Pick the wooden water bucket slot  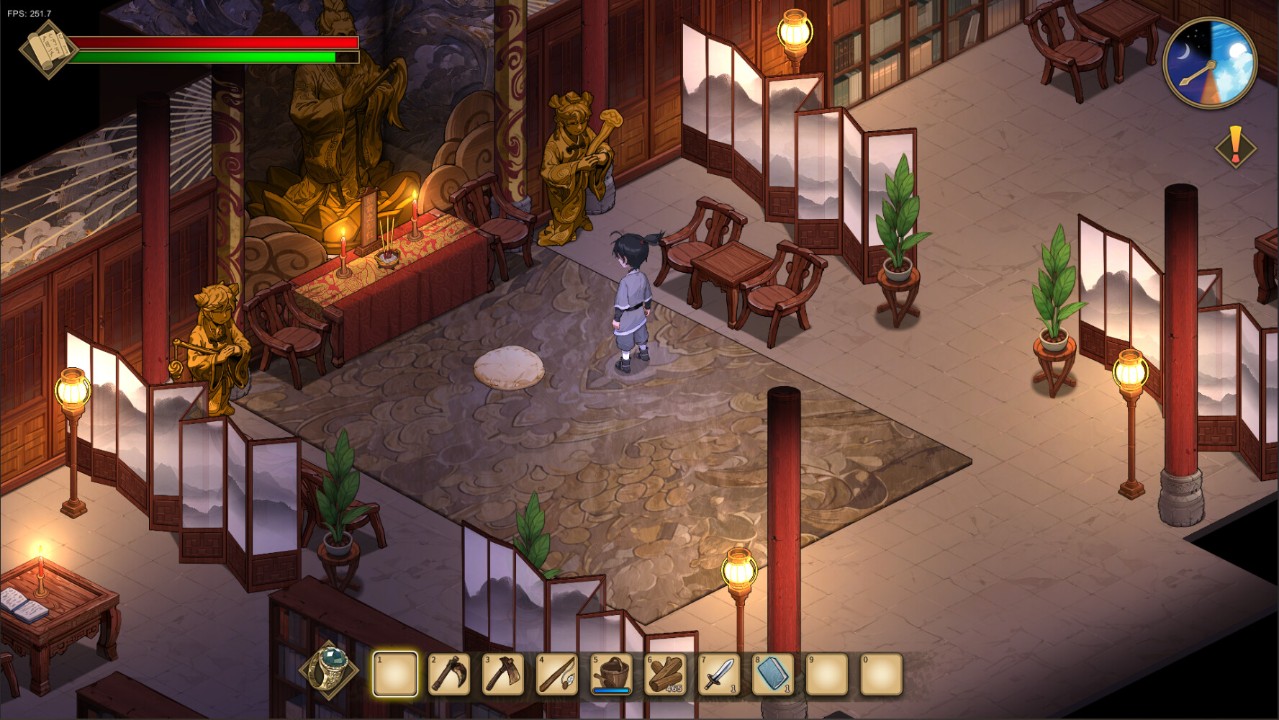pos(611,674)
